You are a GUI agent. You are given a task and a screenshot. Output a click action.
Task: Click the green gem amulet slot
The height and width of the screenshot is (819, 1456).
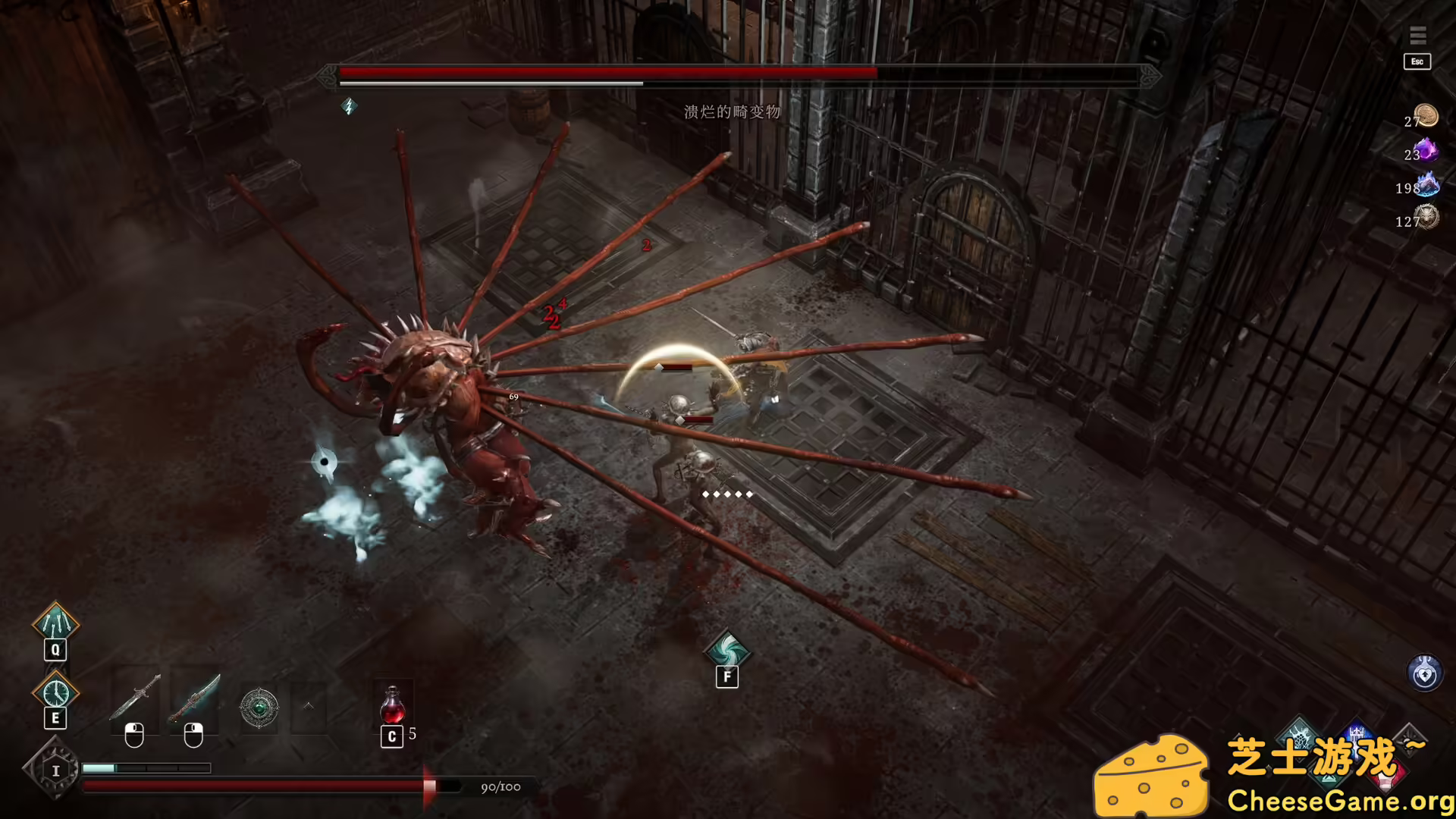coord(259,708)
